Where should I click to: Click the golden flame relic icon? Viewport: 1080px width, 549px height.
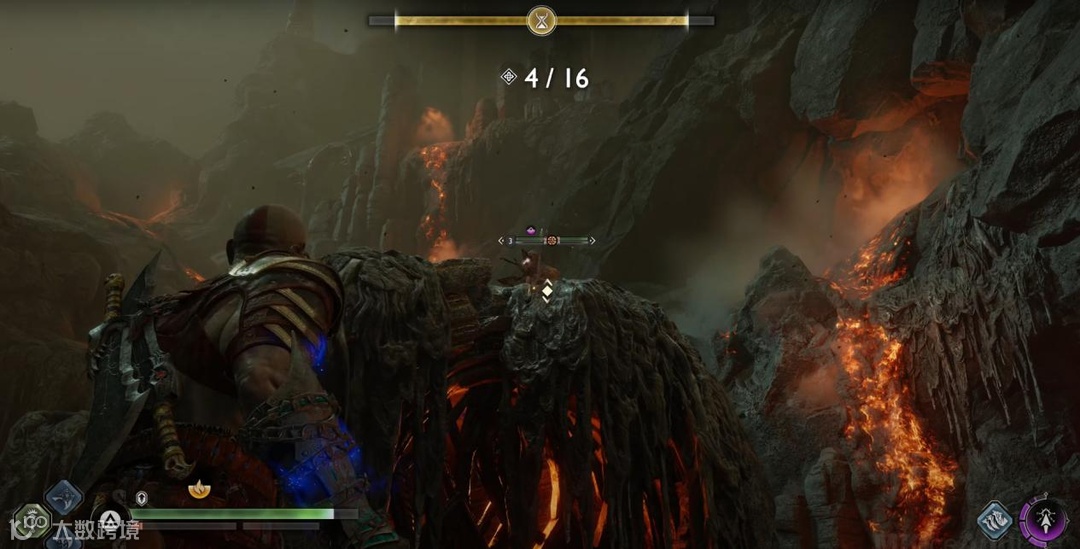click(199, 490)
